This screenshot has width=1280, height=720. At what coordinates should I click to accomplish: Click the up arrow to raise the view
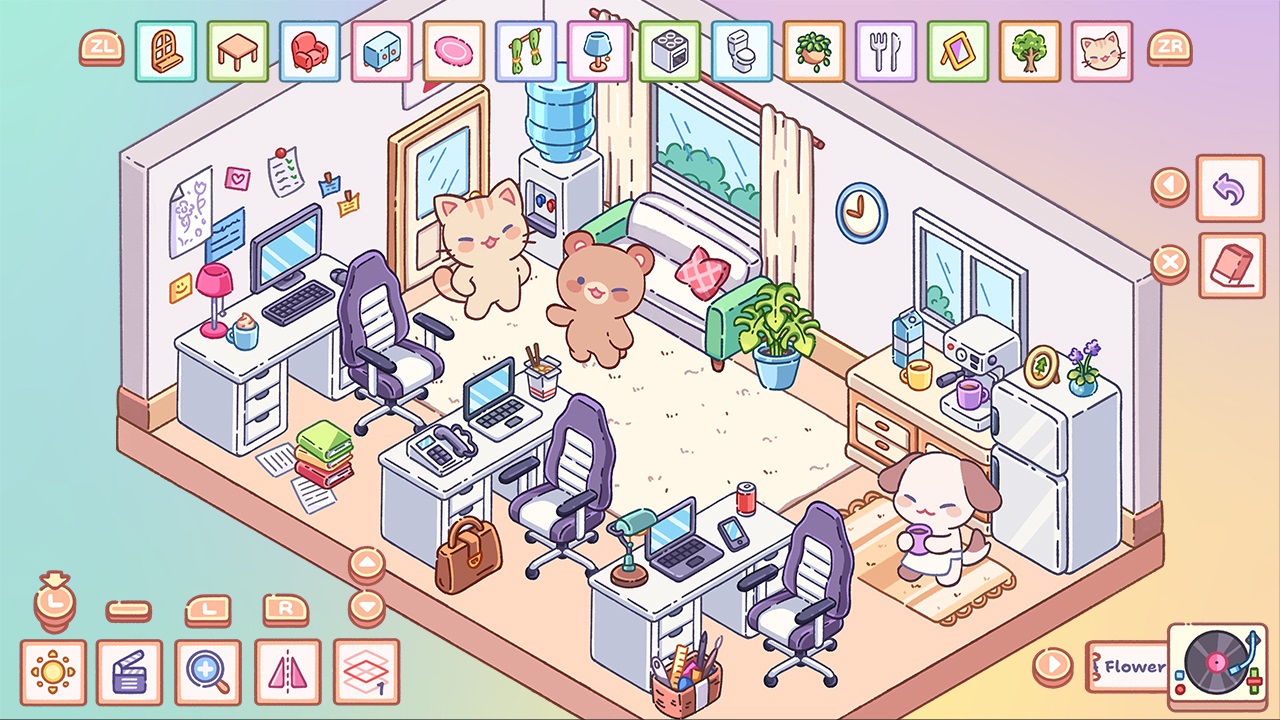tap(367, 562)
